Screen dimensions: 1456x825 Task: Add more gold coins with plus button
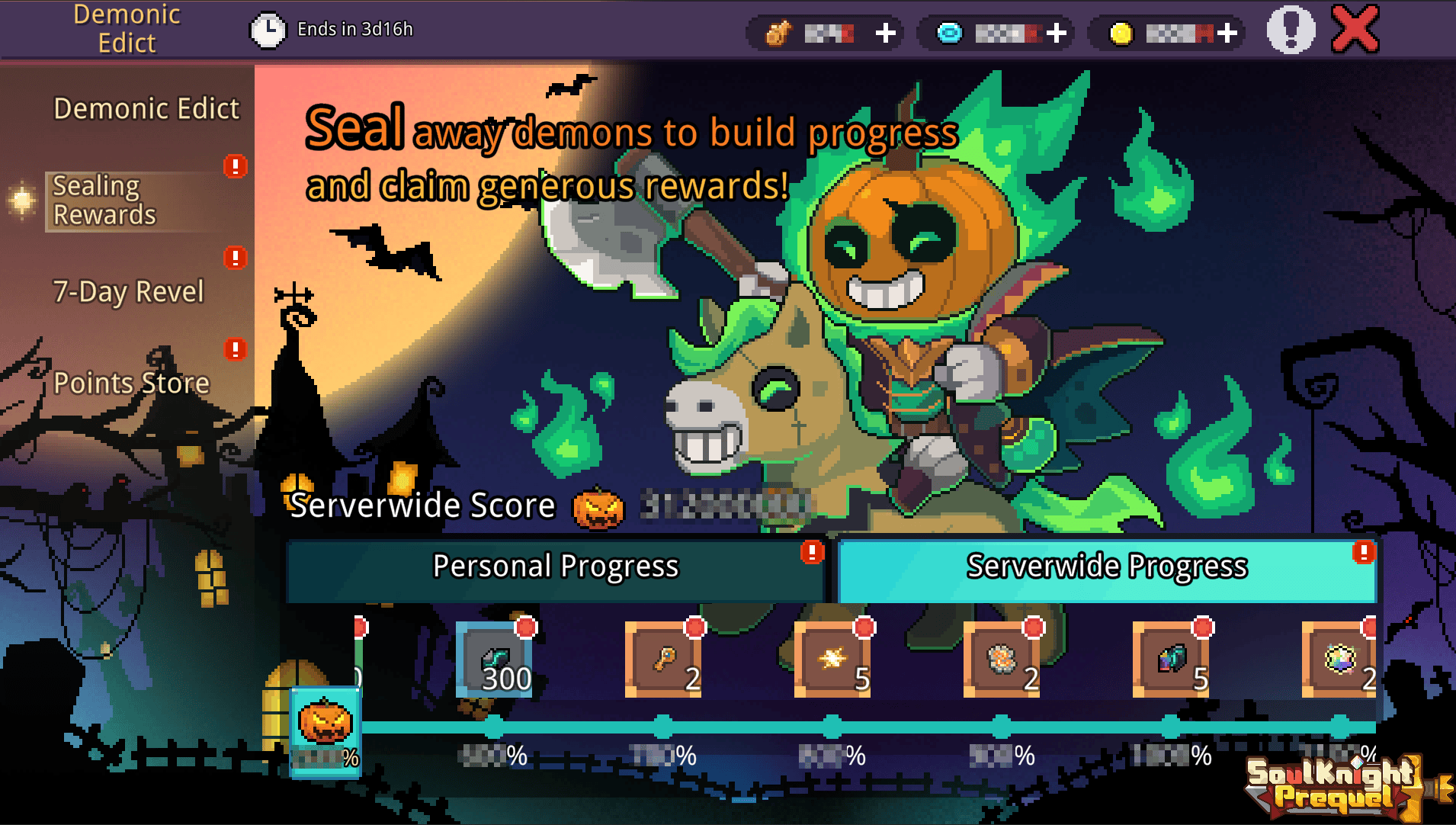click(x=1227, y=33)
